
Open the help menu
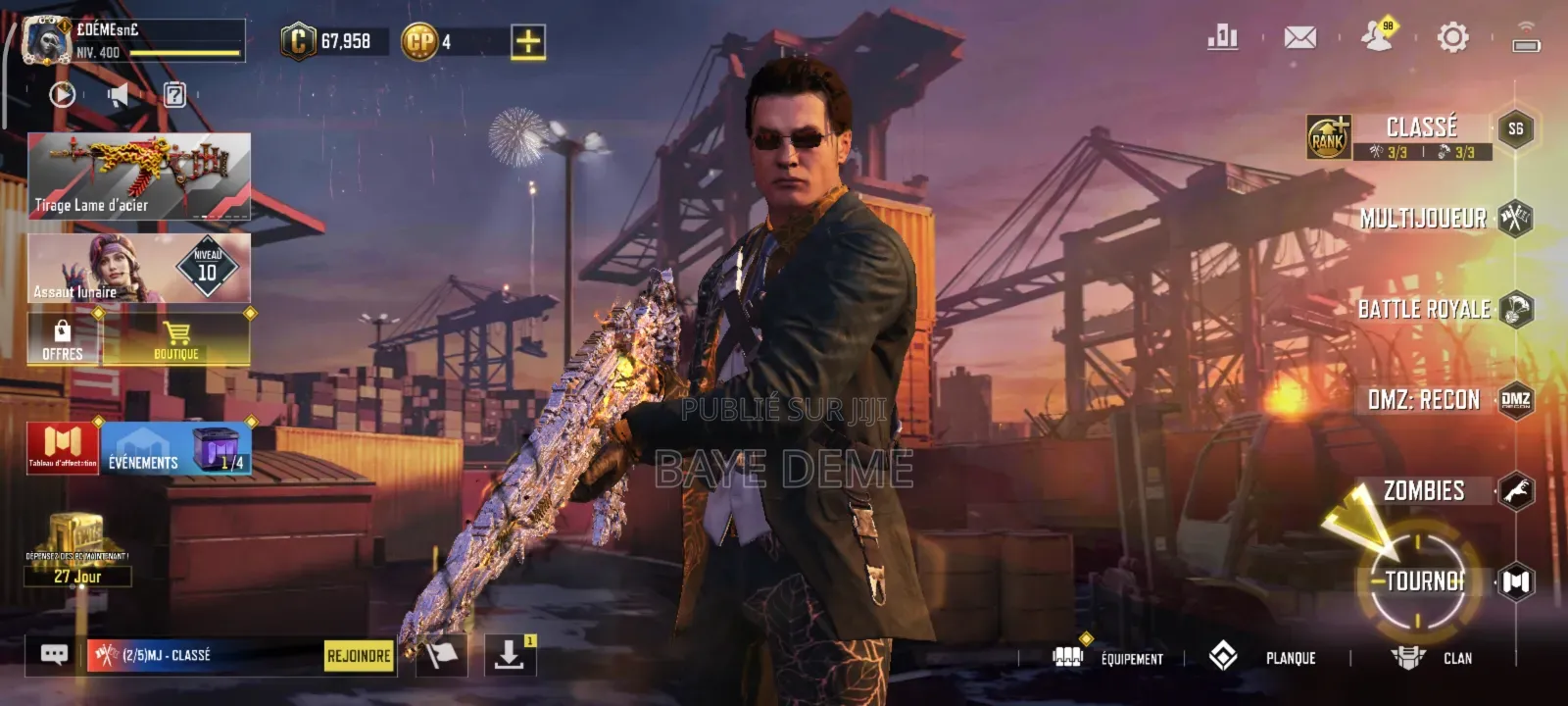point(174,95)
